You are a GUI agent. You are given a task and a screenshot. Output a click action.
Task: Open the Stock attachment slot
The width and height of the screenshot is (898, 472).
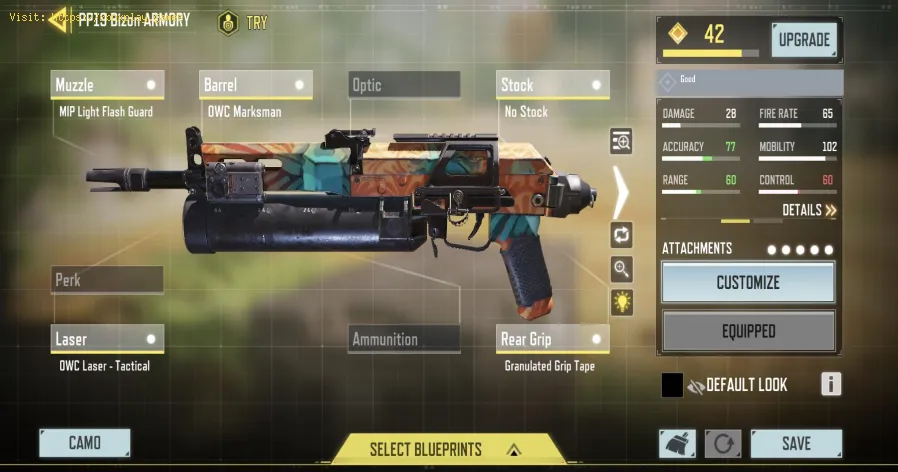(x=553, y=85)
